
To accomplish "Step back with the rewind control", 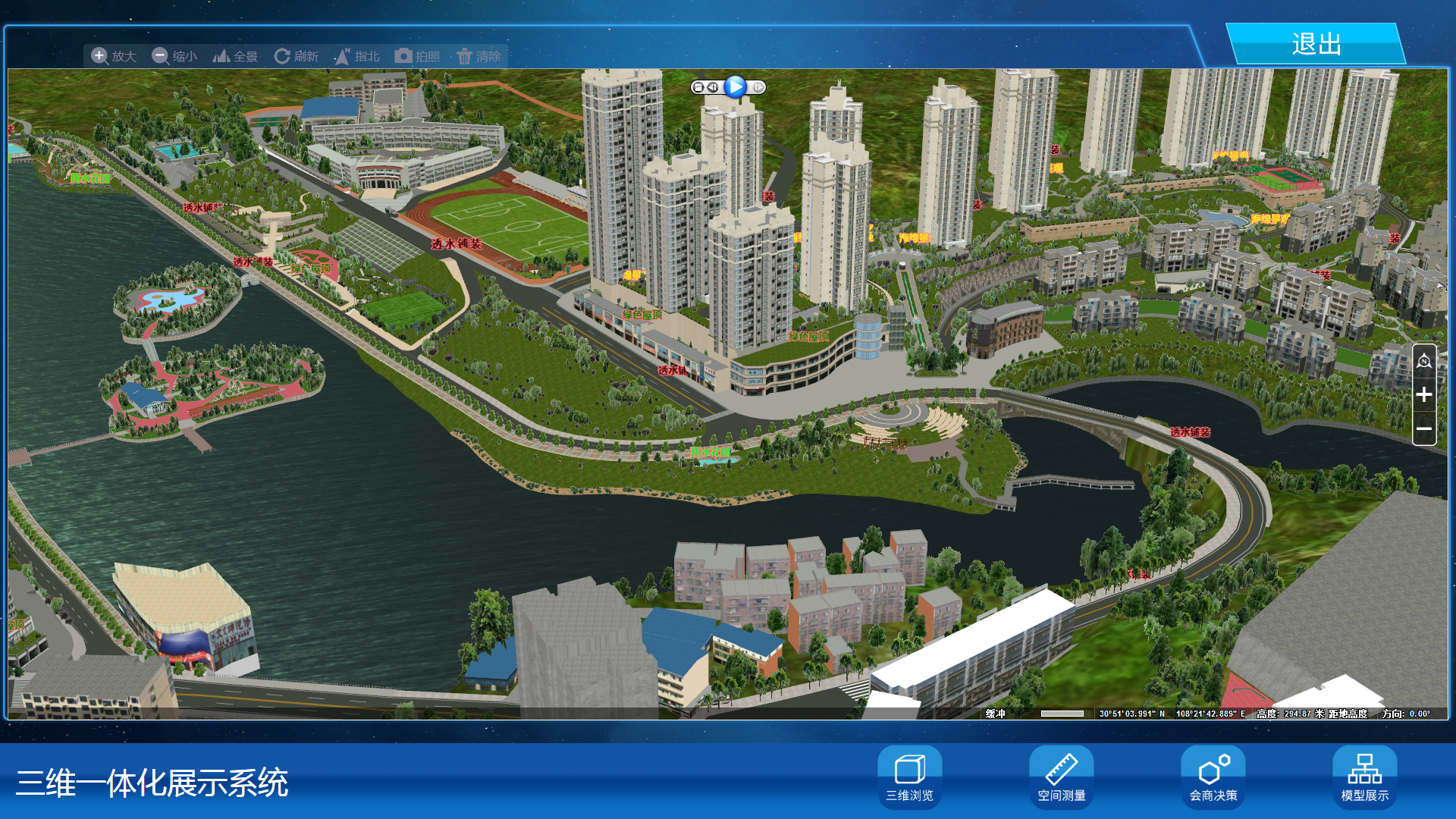I will click(x=713, y=87).
